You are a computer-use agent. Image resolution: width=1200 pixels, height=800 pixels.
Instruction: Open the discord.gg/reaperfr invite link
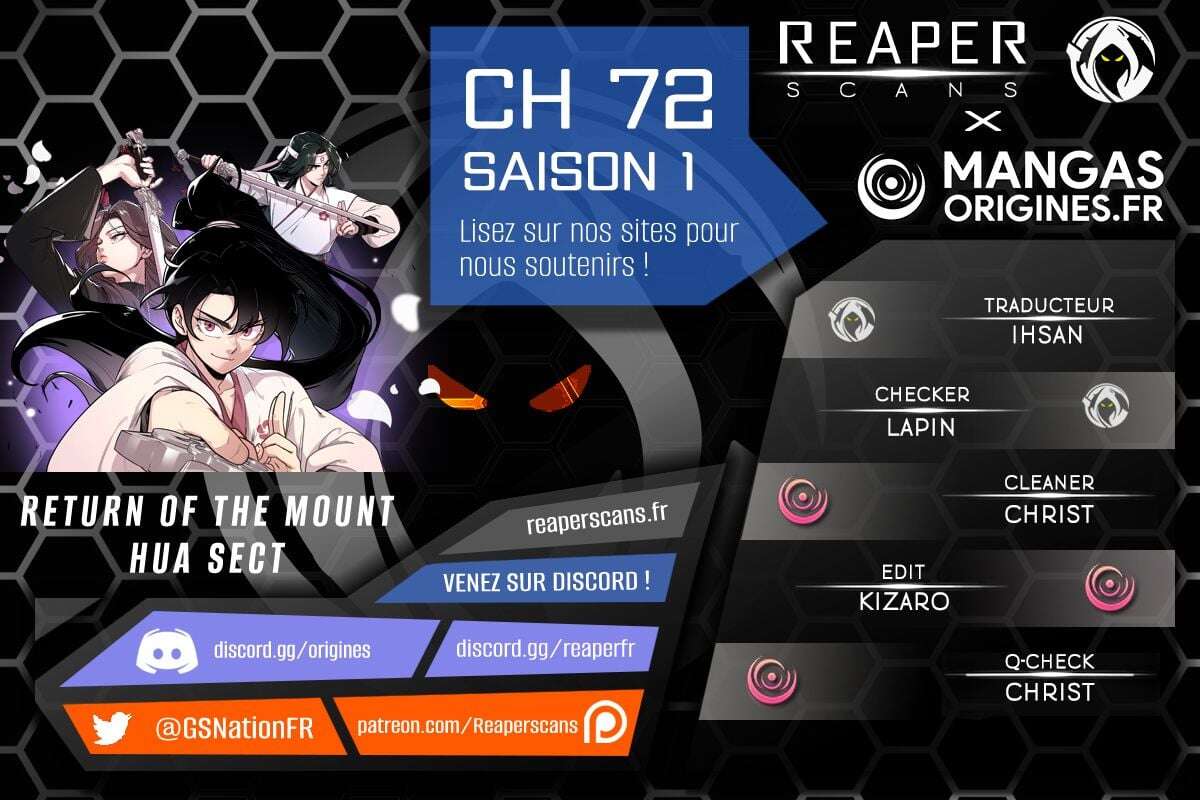click(x=543, y=648)
